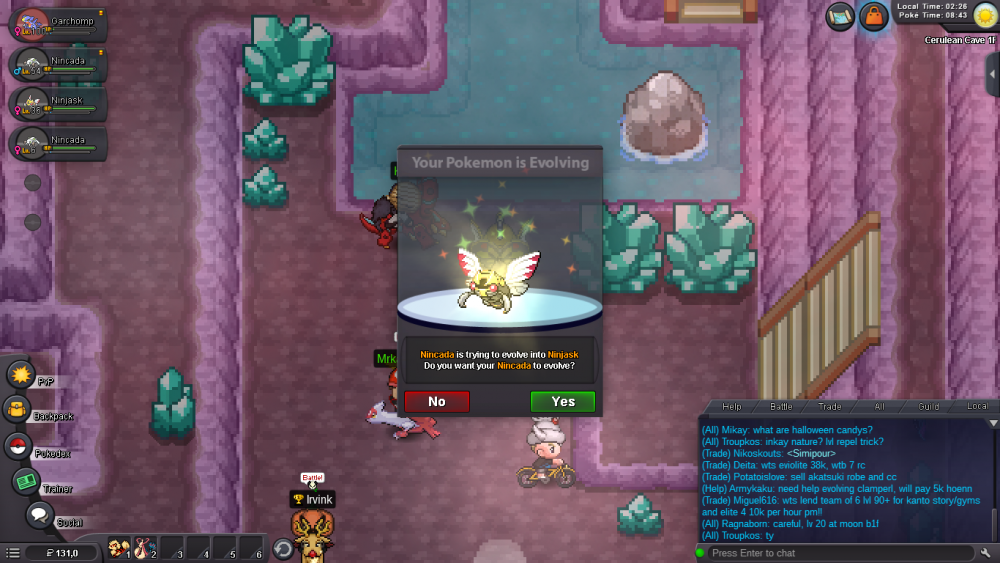This screenshot has width=1000, height=563.
Task: Open the Social menu
Action: tap(40, 516)
